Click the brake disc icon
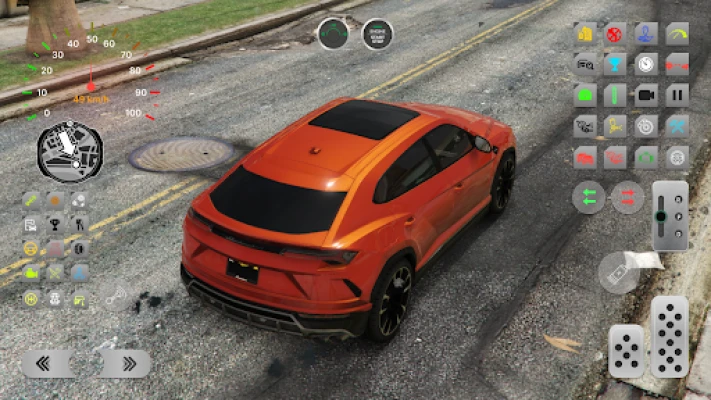The image size is (711, 400). coord(646,126)
